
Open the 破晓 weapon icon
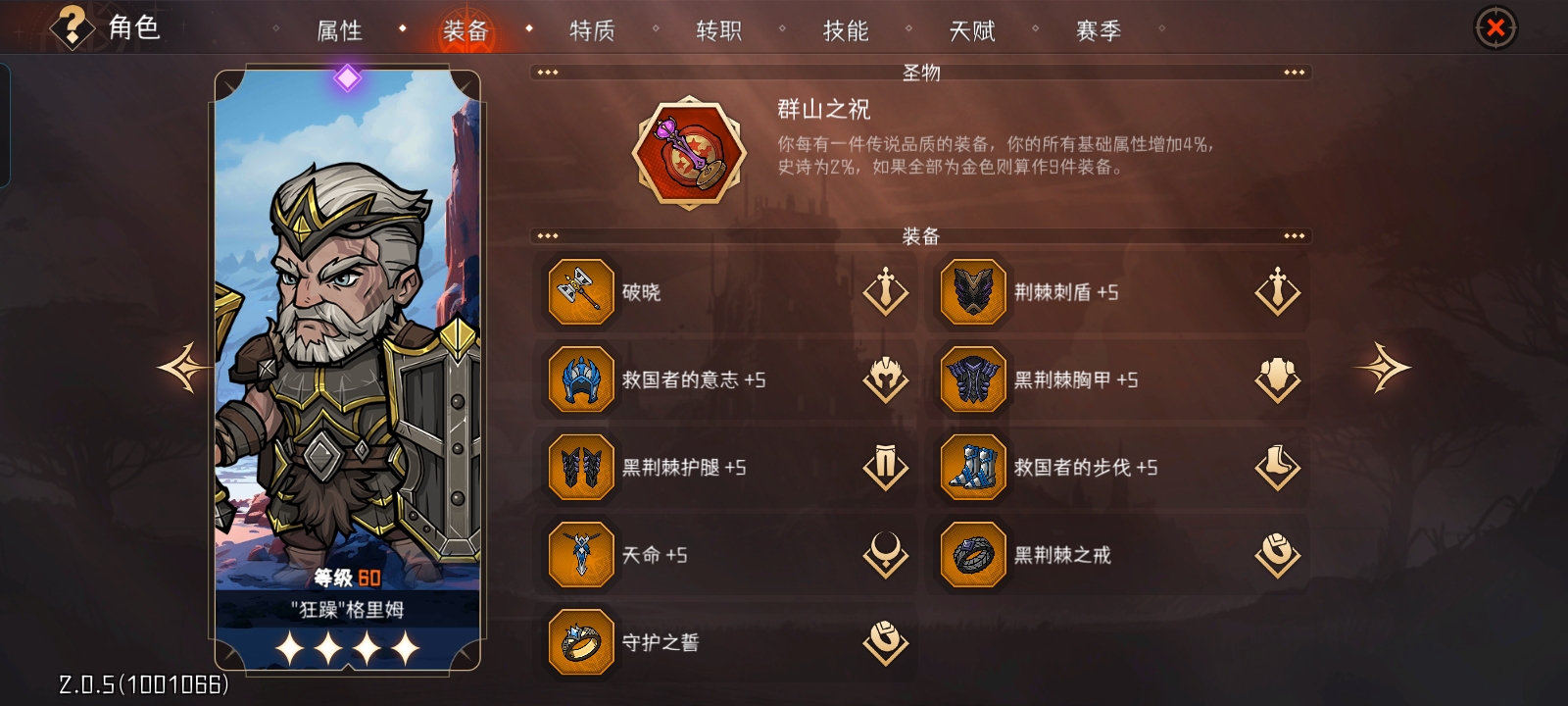580,291
